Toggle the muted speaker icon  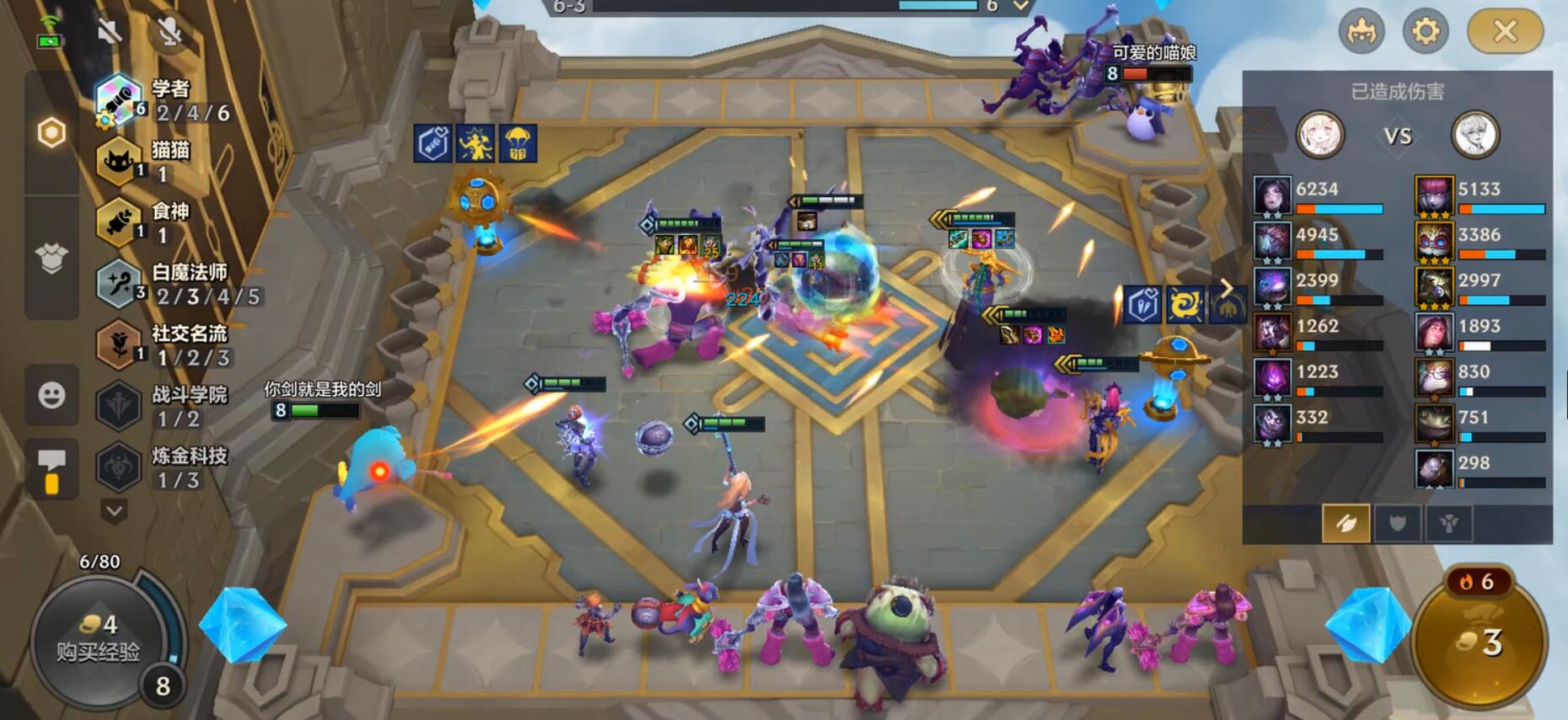tap(109, 32)
